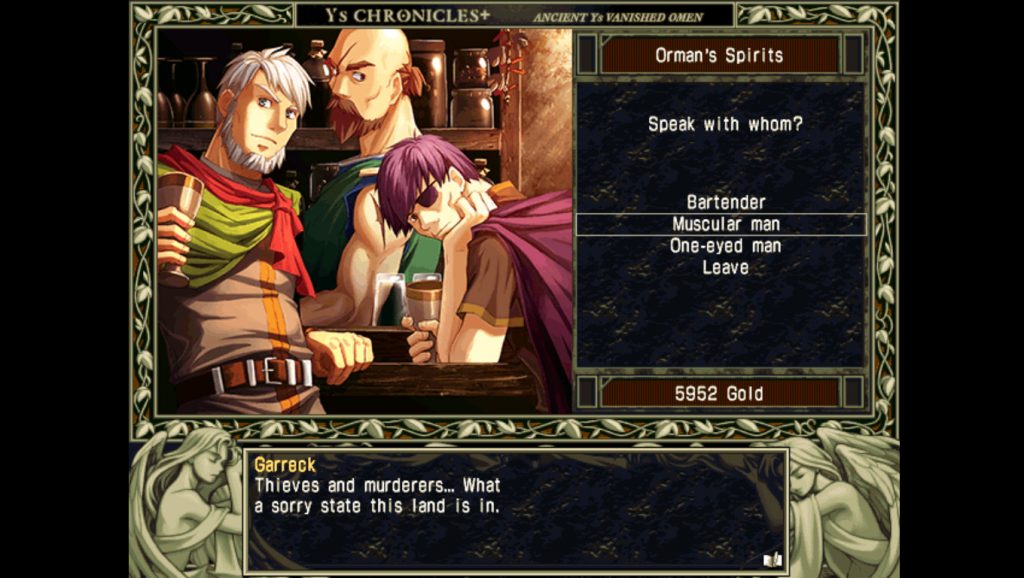Advance Garreck's dialogue with the page icon
This screenshot has width=1024, height=578.
771,559
